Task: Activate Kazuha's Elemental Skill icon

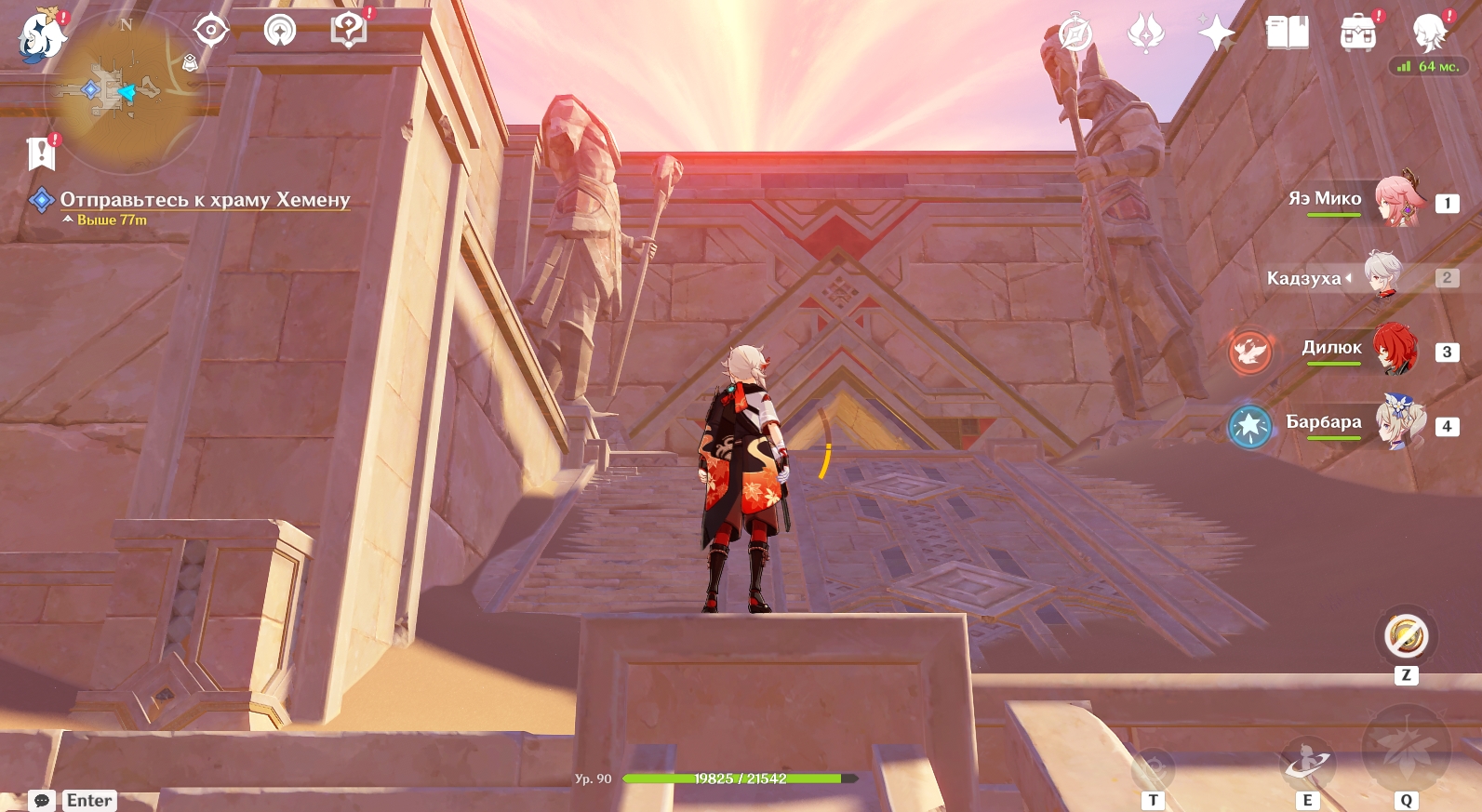Action: [x=1306, y=763]
